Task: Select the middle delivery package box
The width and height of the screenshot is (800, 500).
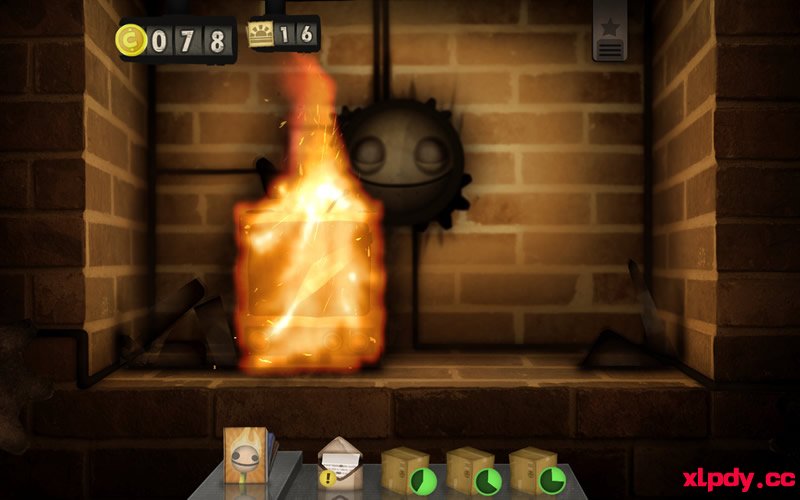Action: point(470,468)
